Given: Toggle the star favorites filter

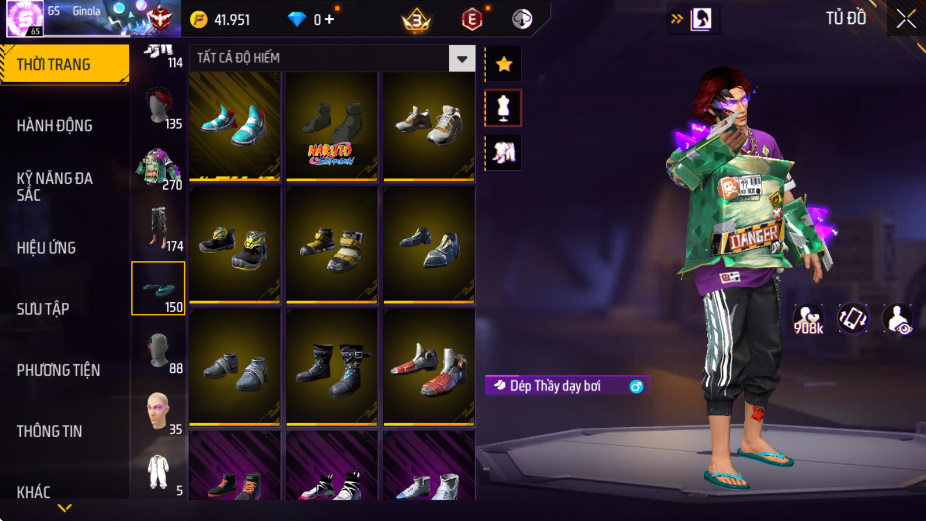Looking at the screenshot, I should tap(503, 64).
